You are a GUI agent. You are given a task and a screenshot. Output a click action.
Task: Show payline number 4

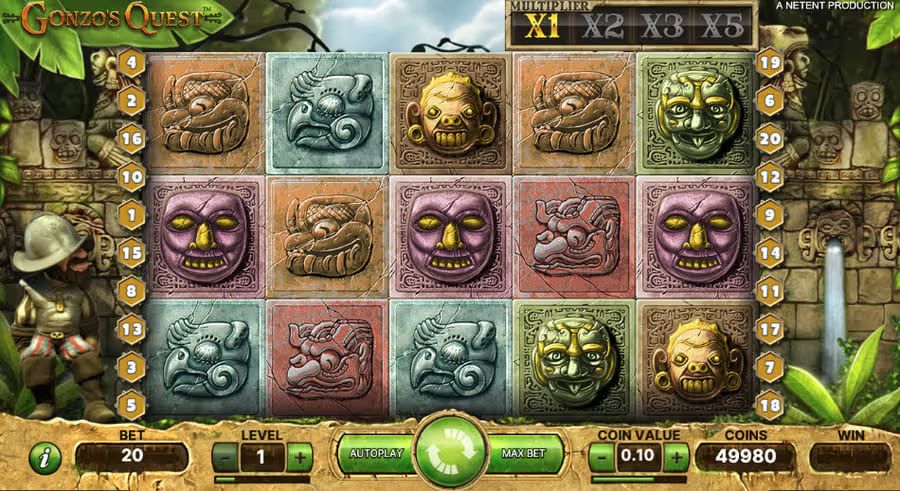coord(132,64)
